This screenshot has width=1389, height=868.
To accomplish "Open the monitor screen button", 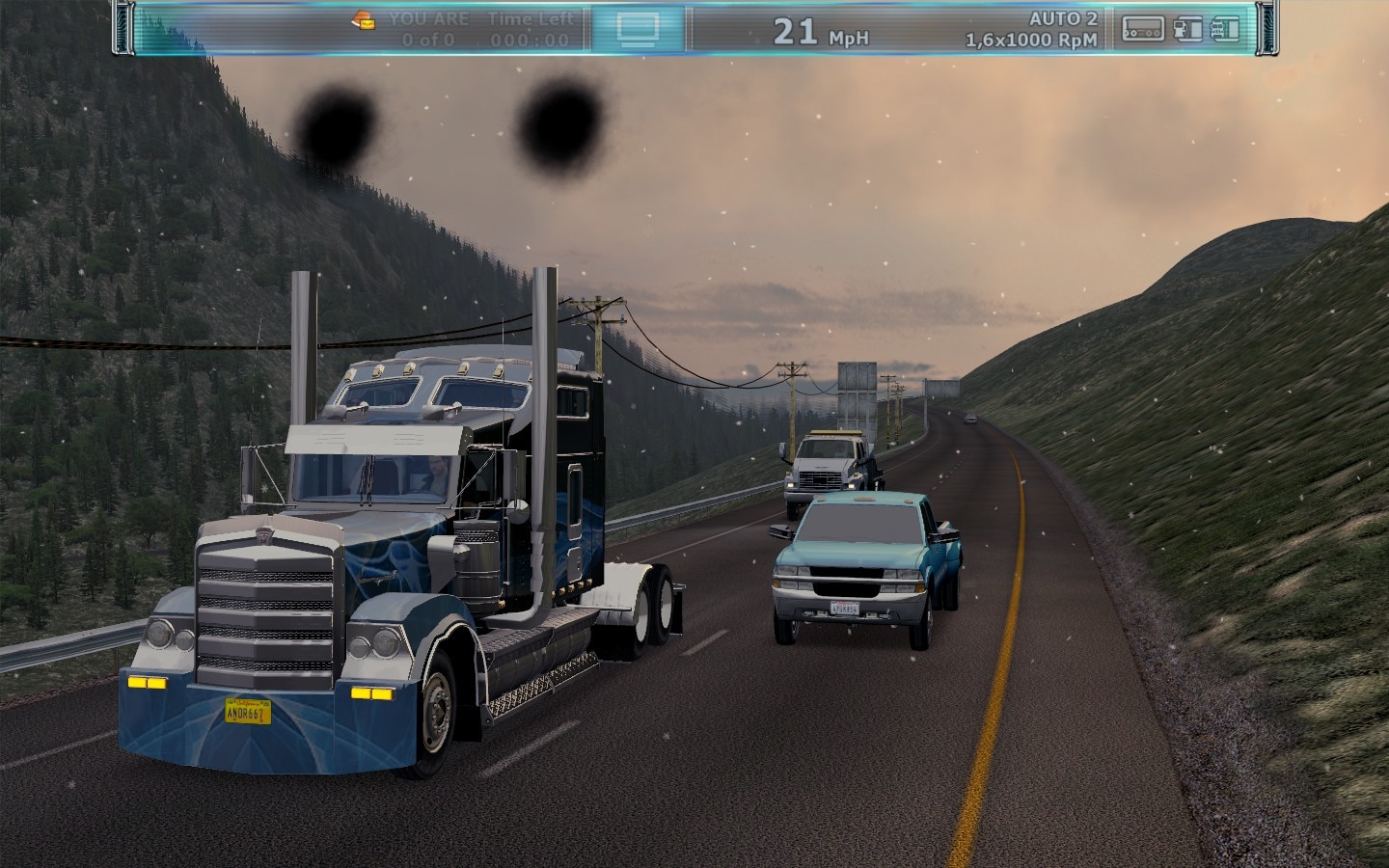I will [x=638, y=29].
